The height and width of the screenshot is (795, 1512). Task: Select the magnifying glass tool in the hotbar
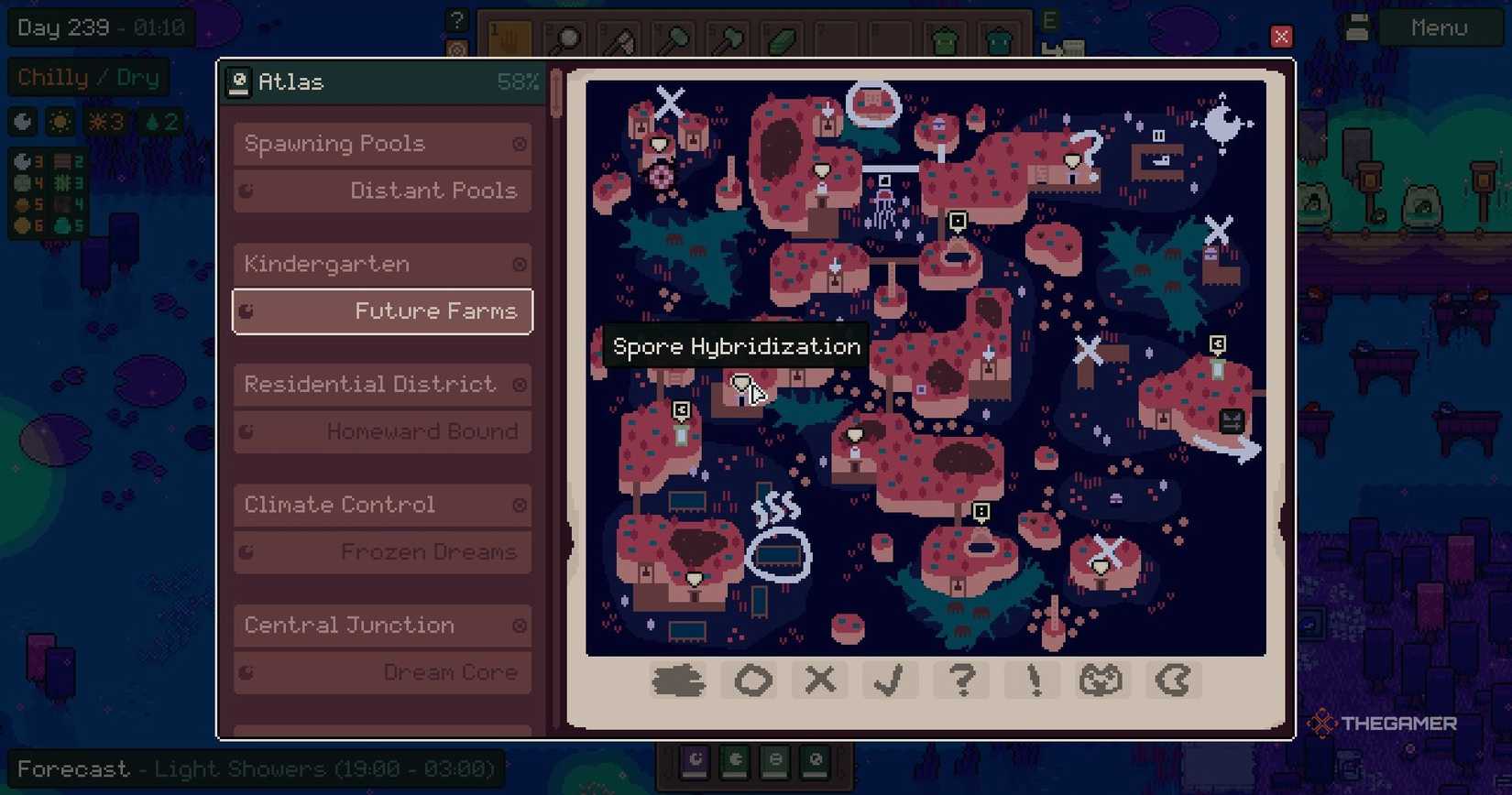click(x=565, y=38)
